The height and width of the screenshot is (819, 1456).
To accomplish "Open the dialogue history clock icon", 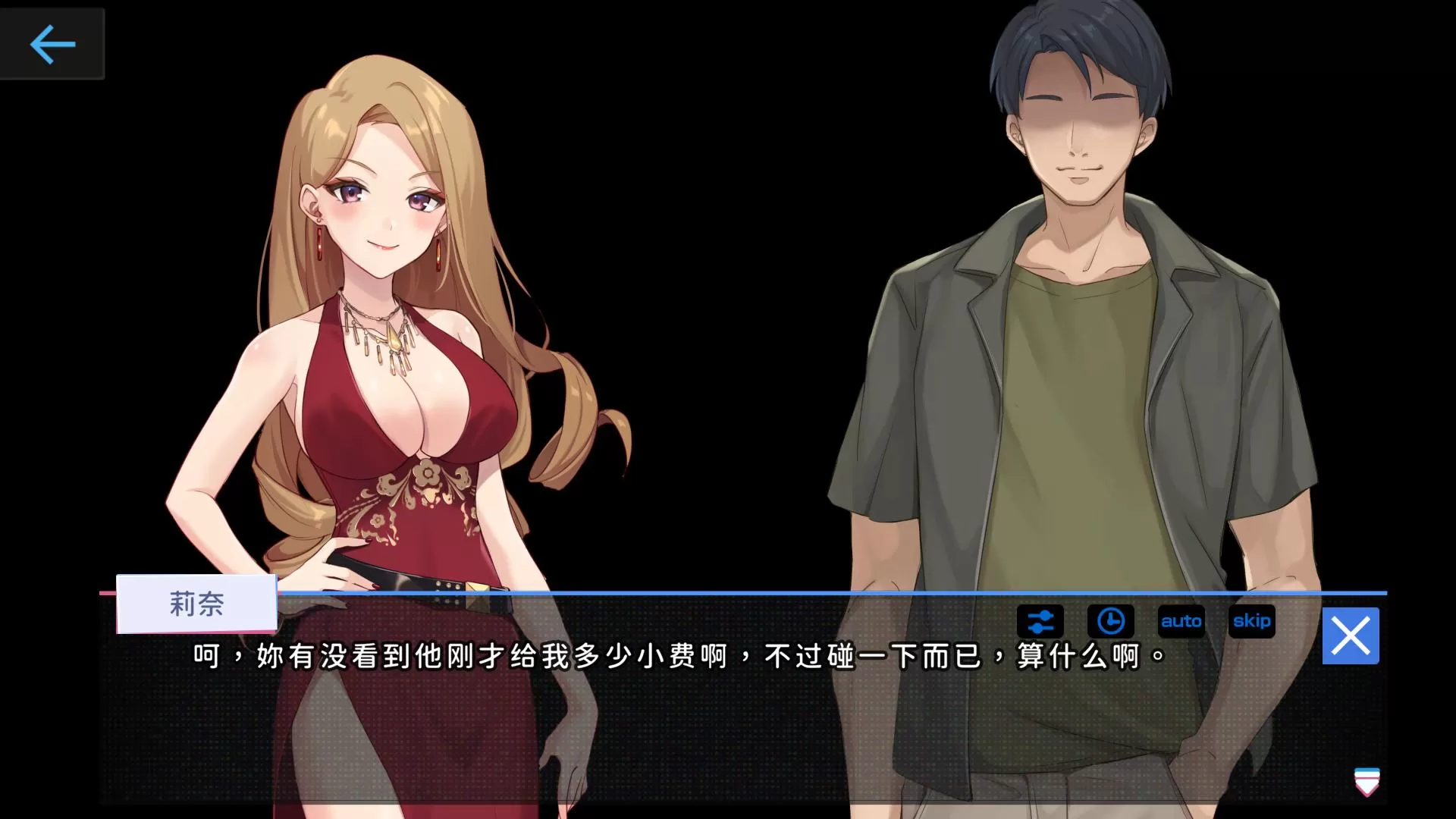I will pos(1110,621).
